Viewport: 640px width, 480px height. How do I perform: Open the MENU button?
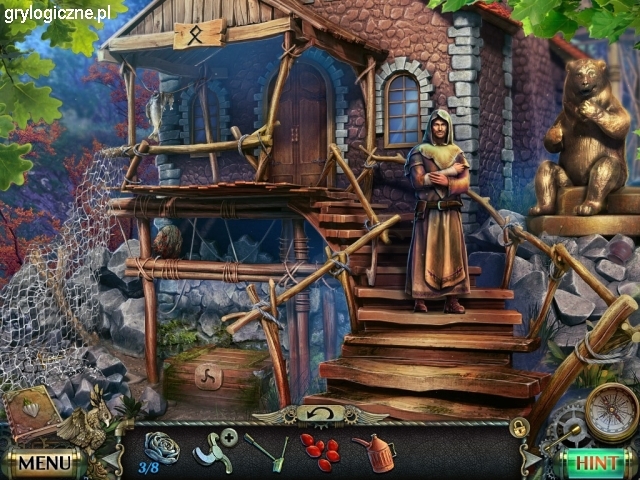coord(44,463)
